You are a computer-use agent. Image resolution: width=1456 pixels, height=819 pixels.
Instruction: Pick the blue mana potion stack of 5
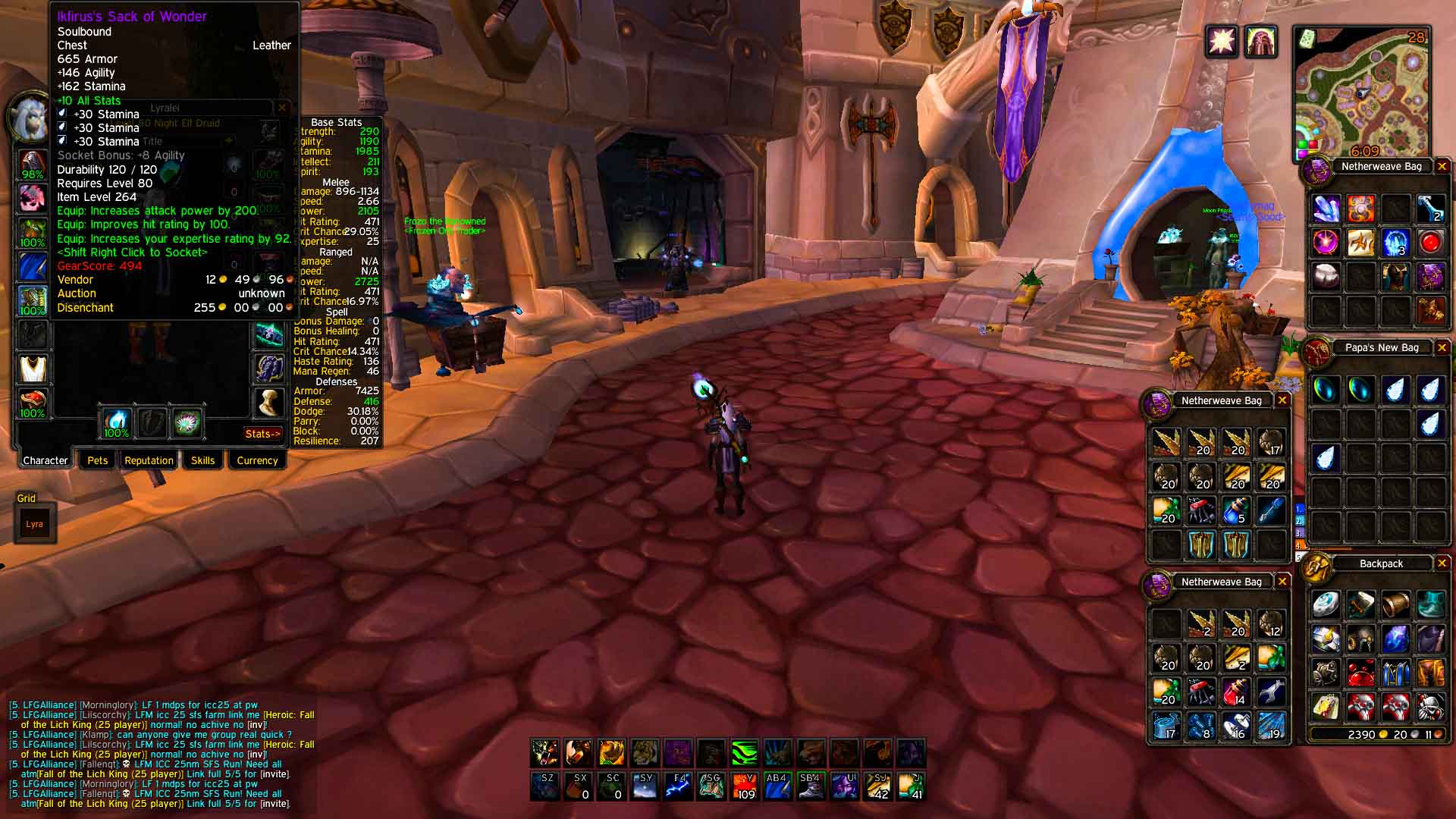pos(1236,510)
